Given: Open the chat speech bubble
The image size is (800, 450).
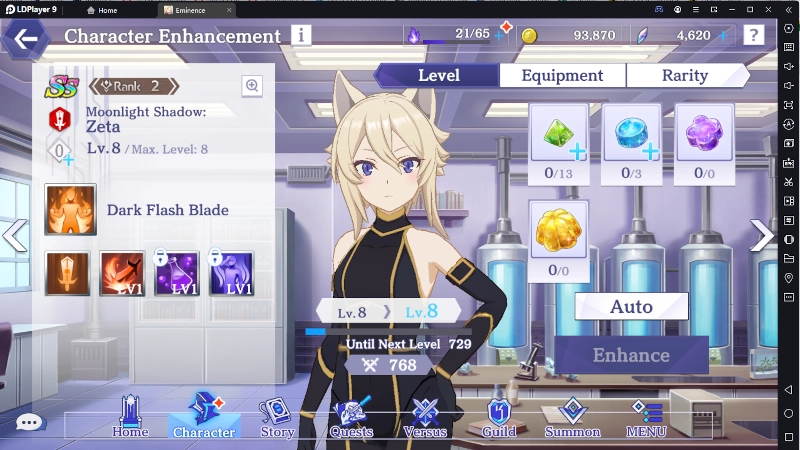Looking at the screenshot, I should (x=31, y=422).
